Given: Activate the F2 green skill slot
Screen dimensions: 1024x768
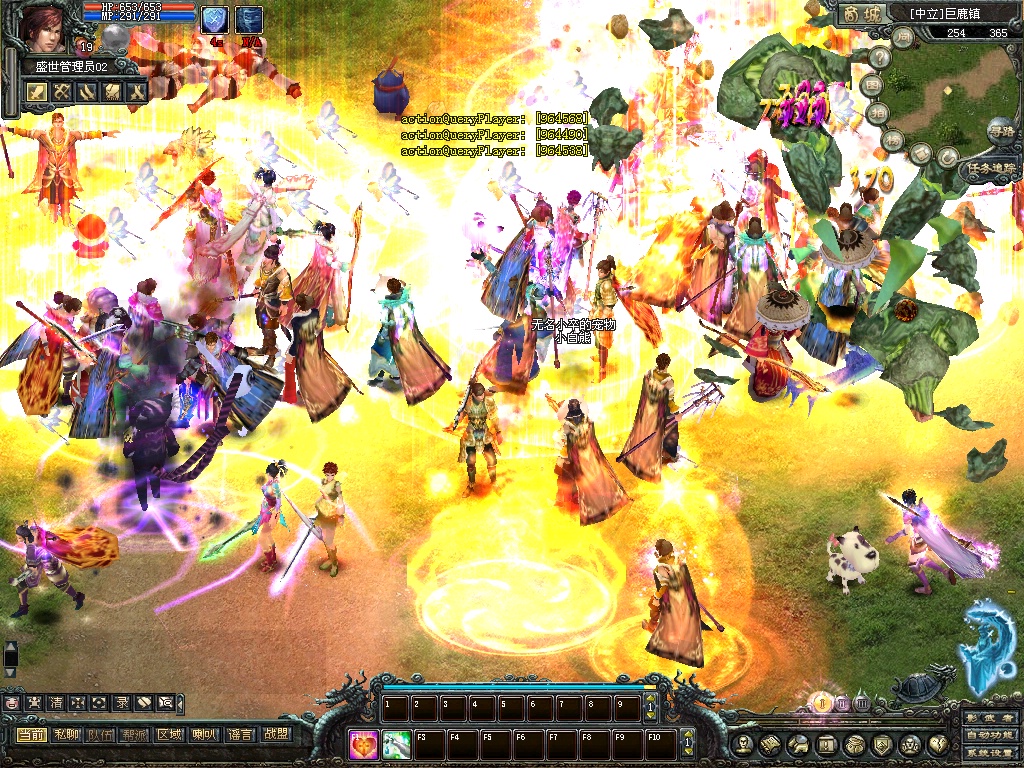Looking at the screenshot, I should click(397, 744).
